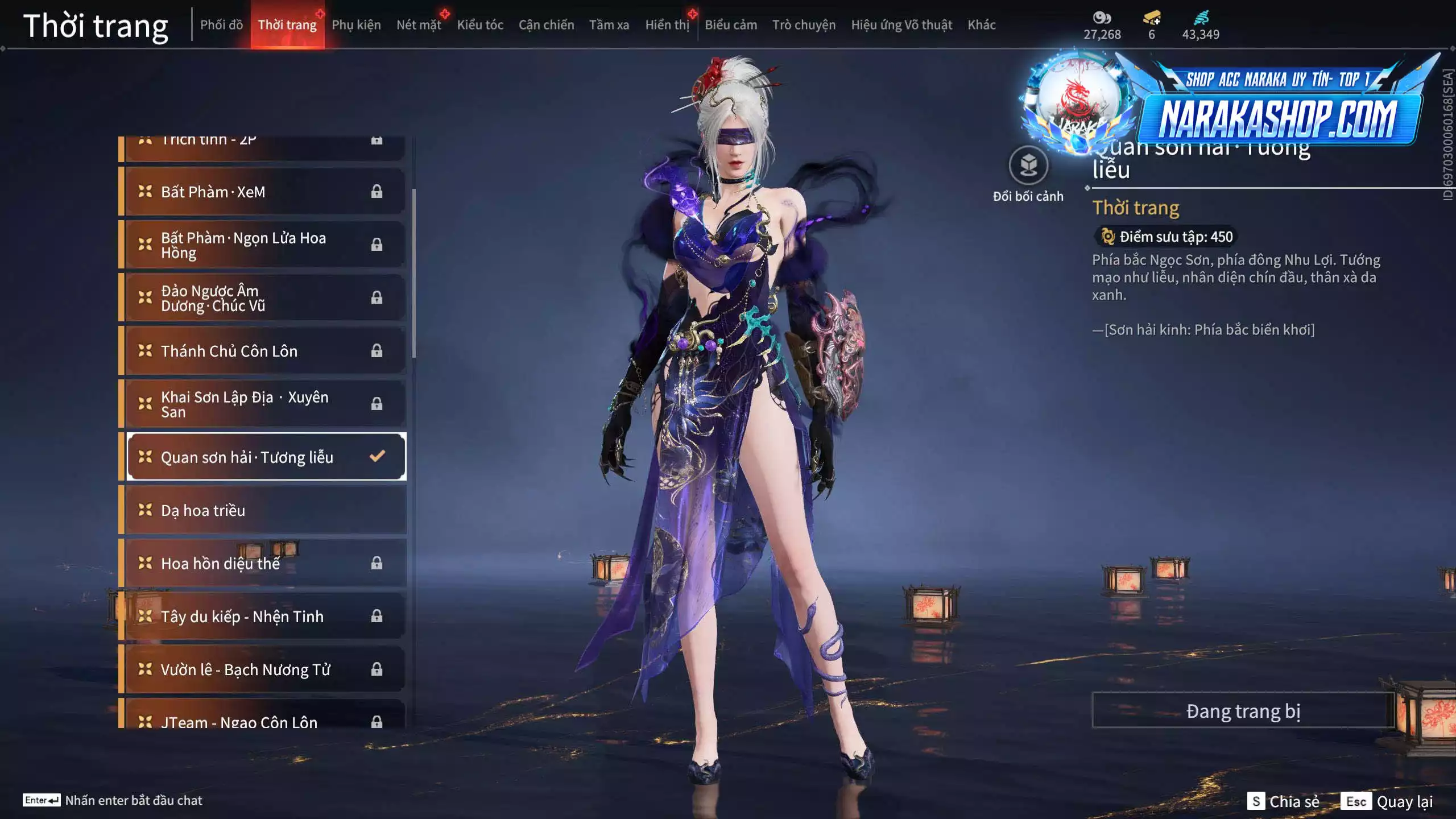This screenshot has height=819, width=1456.
Task: Click the Đang trang bị button
Action: (x=1243, y=711)
